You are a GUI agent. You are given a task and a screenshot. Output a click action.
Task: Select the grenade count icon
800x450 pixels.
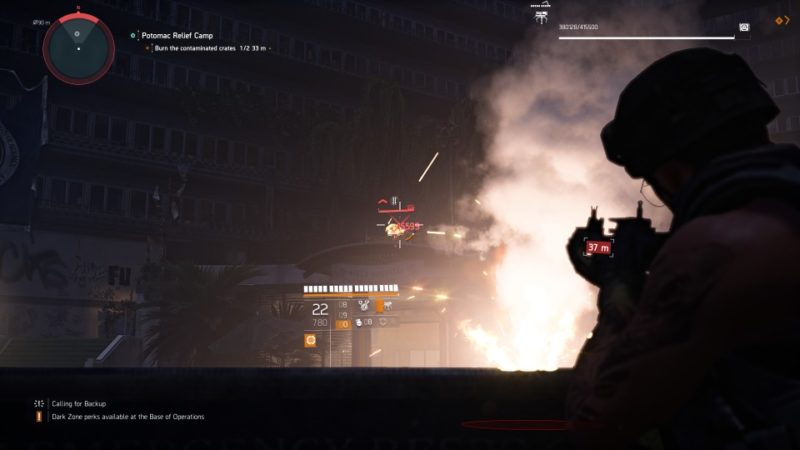(359, 322)
